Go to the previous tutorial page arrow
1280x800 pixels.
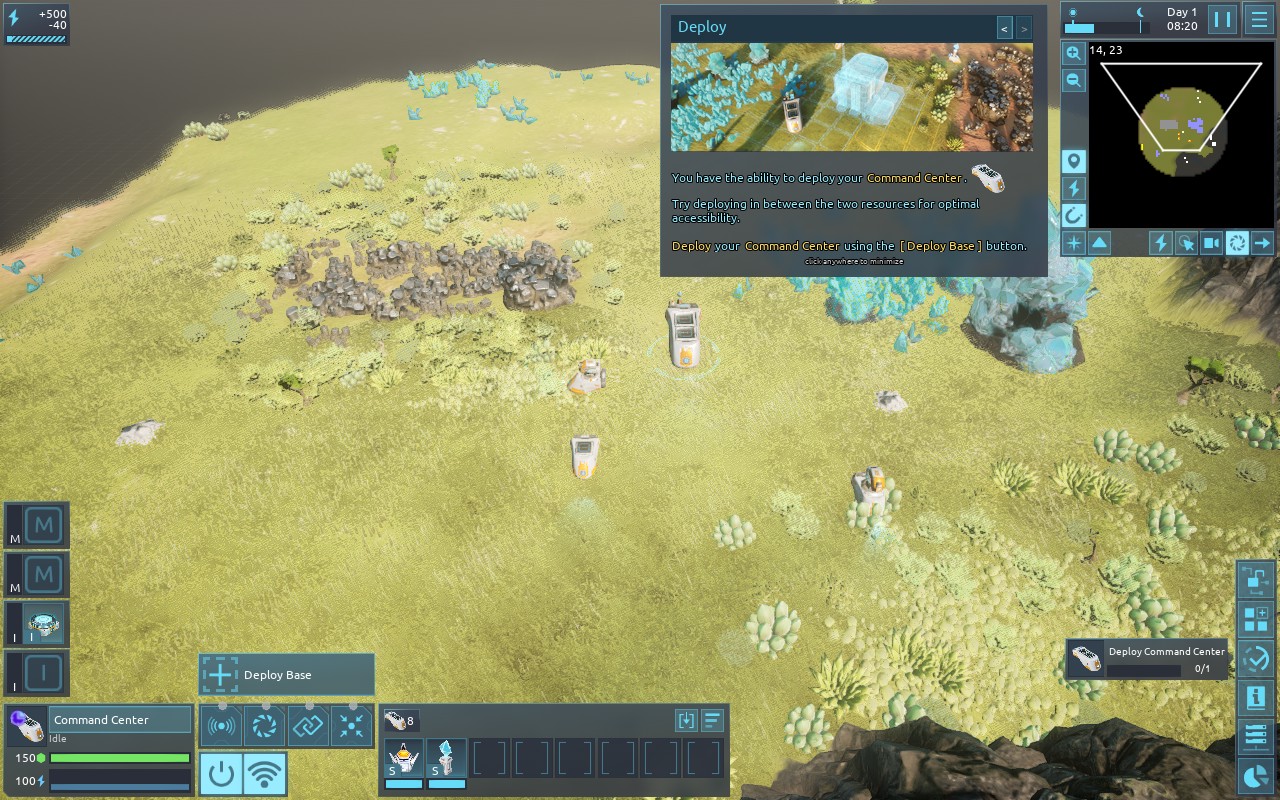(1005, 29)
